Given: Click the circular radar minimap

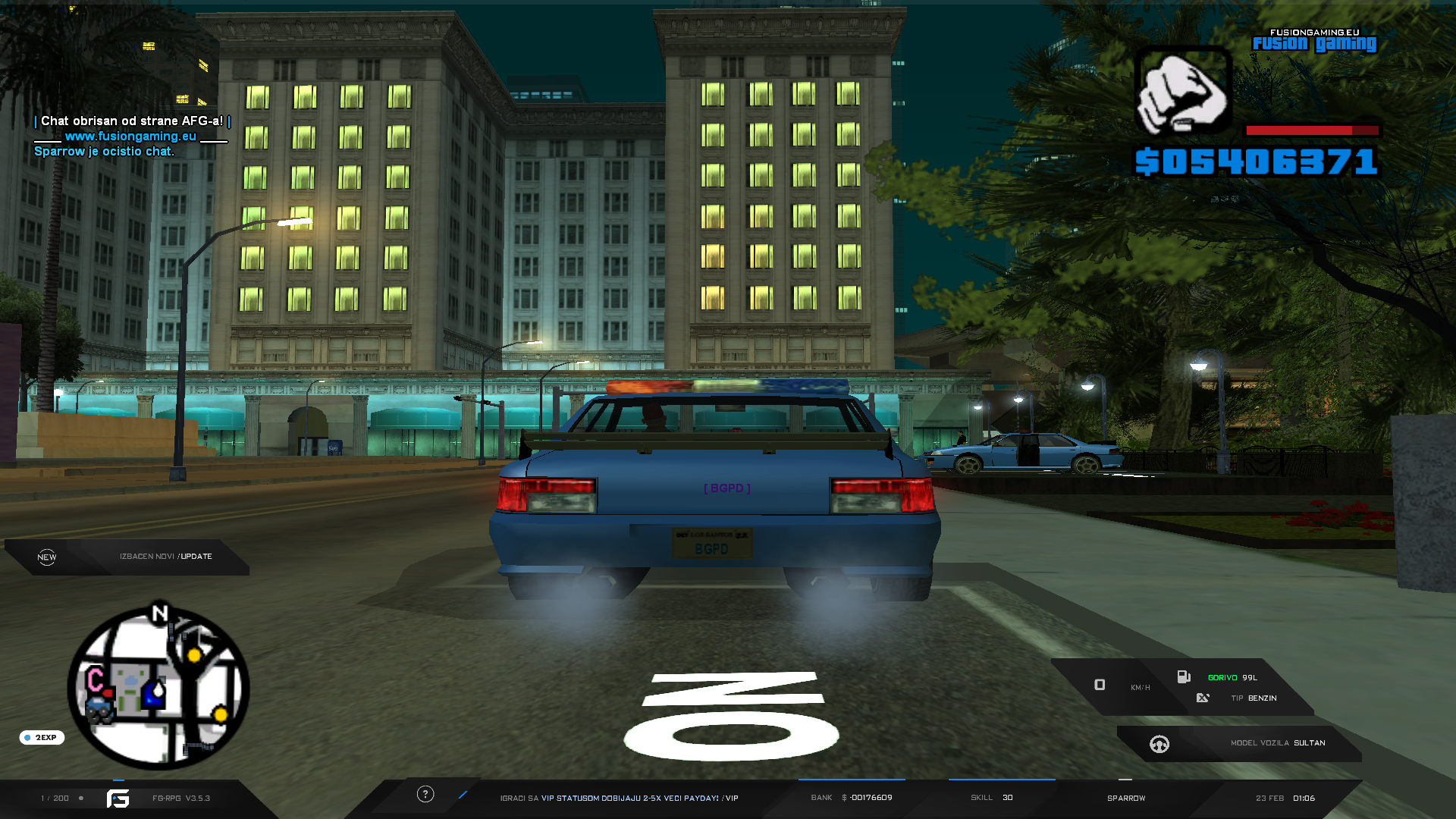Looking at the screenshot, I should (x=158, y=689).
